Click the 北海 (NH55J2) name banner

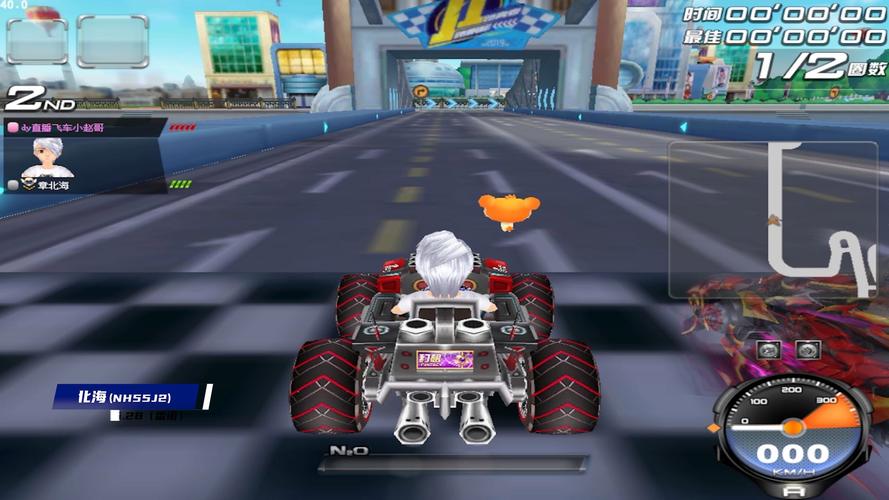pyautogui.click(x=130, y=397)
